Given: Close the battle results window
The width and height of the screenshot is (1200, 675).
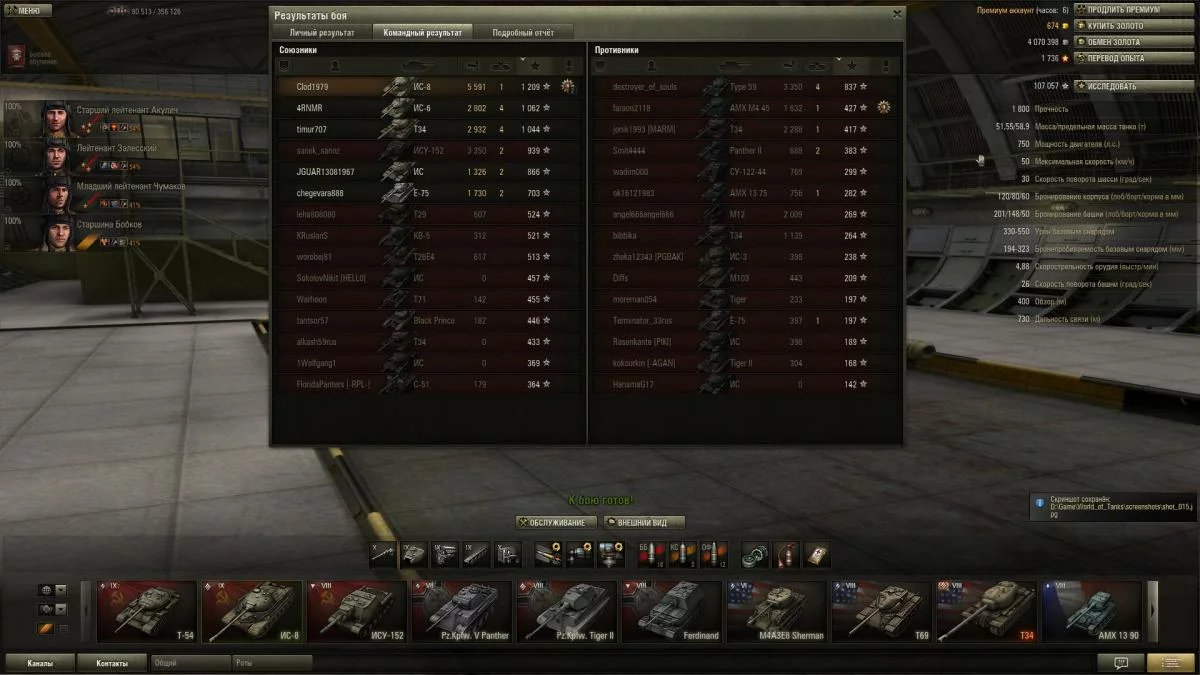Looking at the screenshot, I should 896,14.
